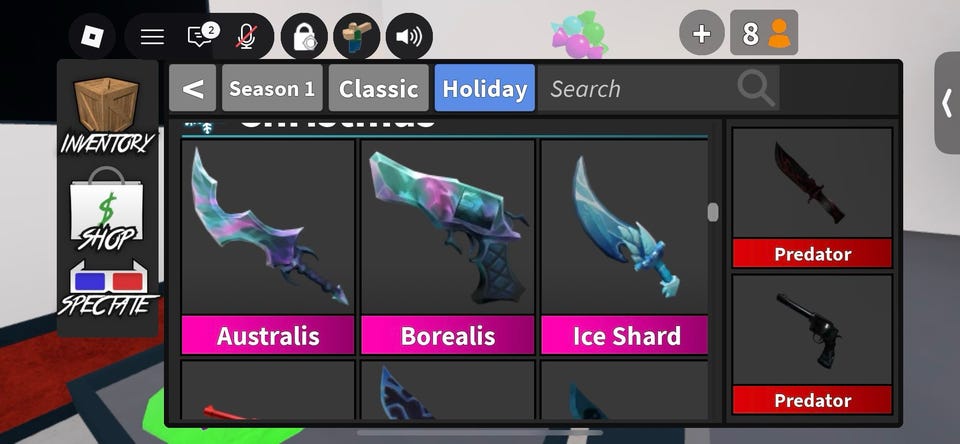Enter Spectate mode

click(x=108, y=289)
